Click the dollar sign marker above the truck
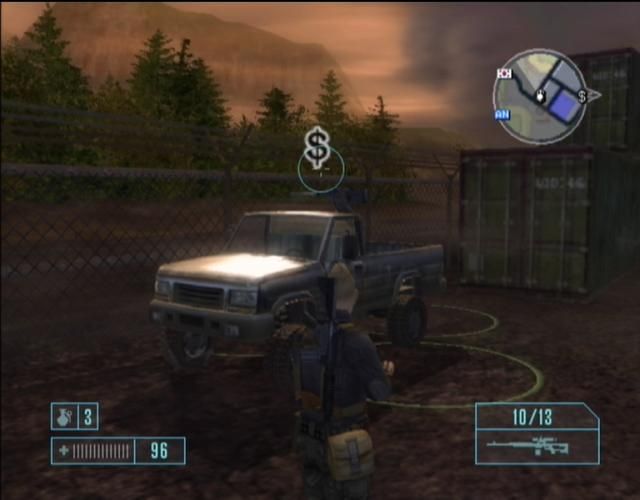640x500 pixels. coord(317,148)
